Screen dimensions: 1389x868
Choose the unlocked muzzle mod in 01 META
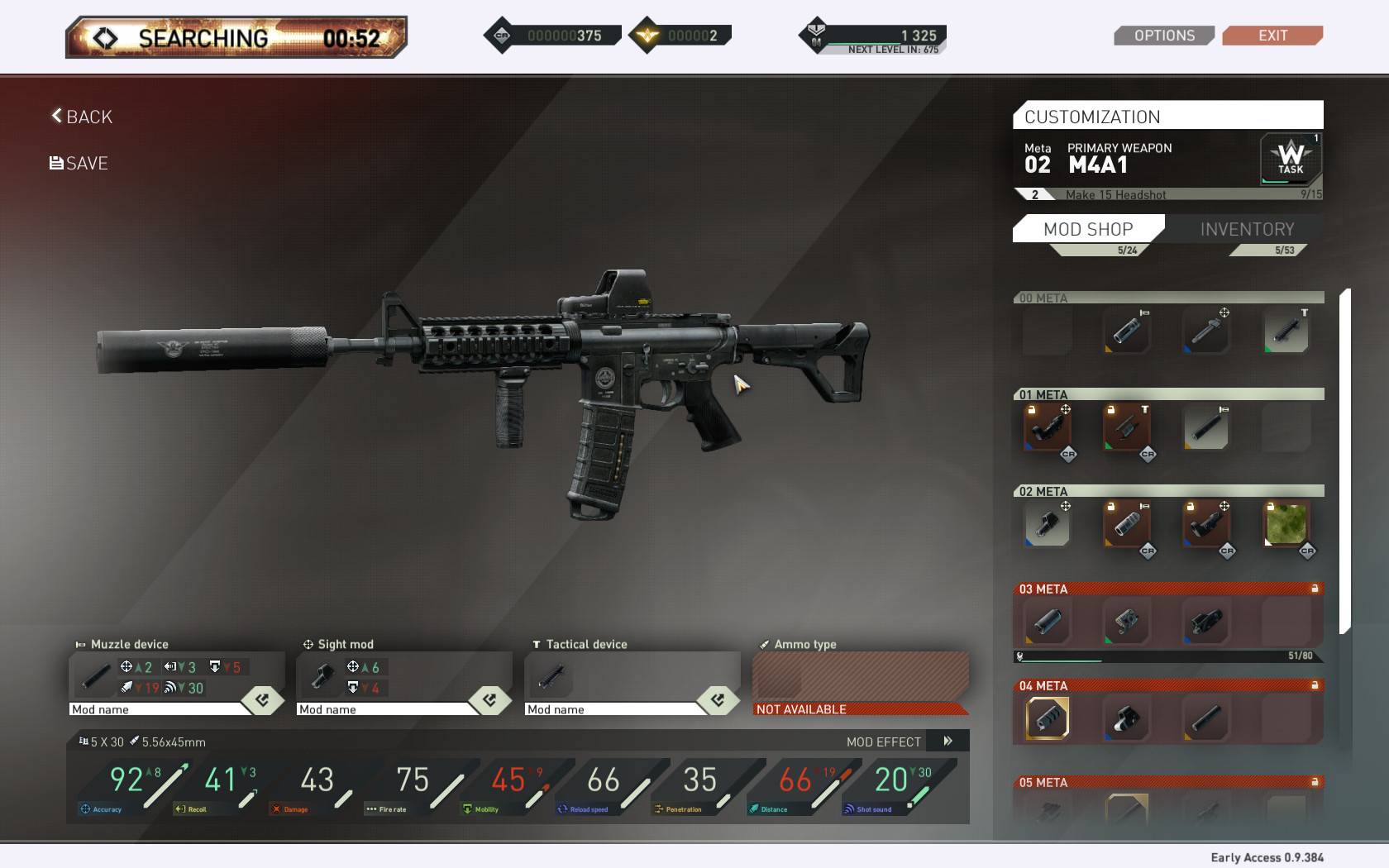[1206, 427]
